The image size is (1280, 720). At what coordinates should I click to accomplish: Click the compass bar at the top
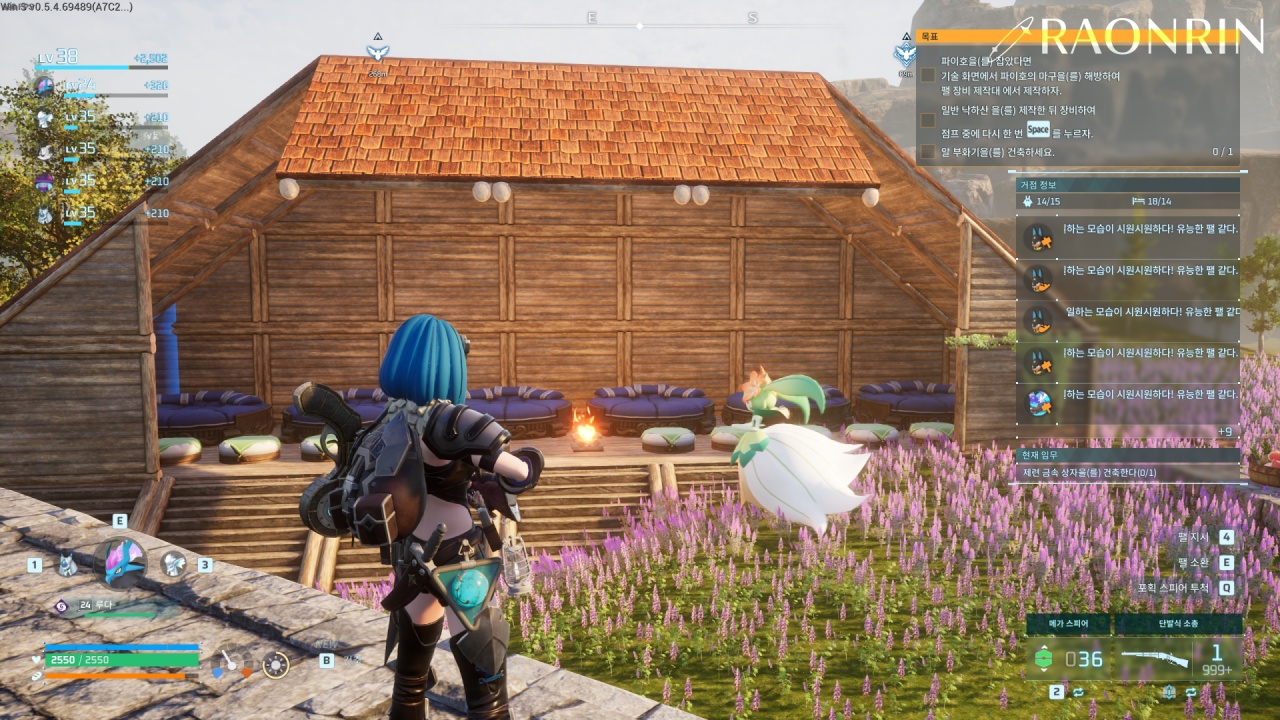click(640, 24)
